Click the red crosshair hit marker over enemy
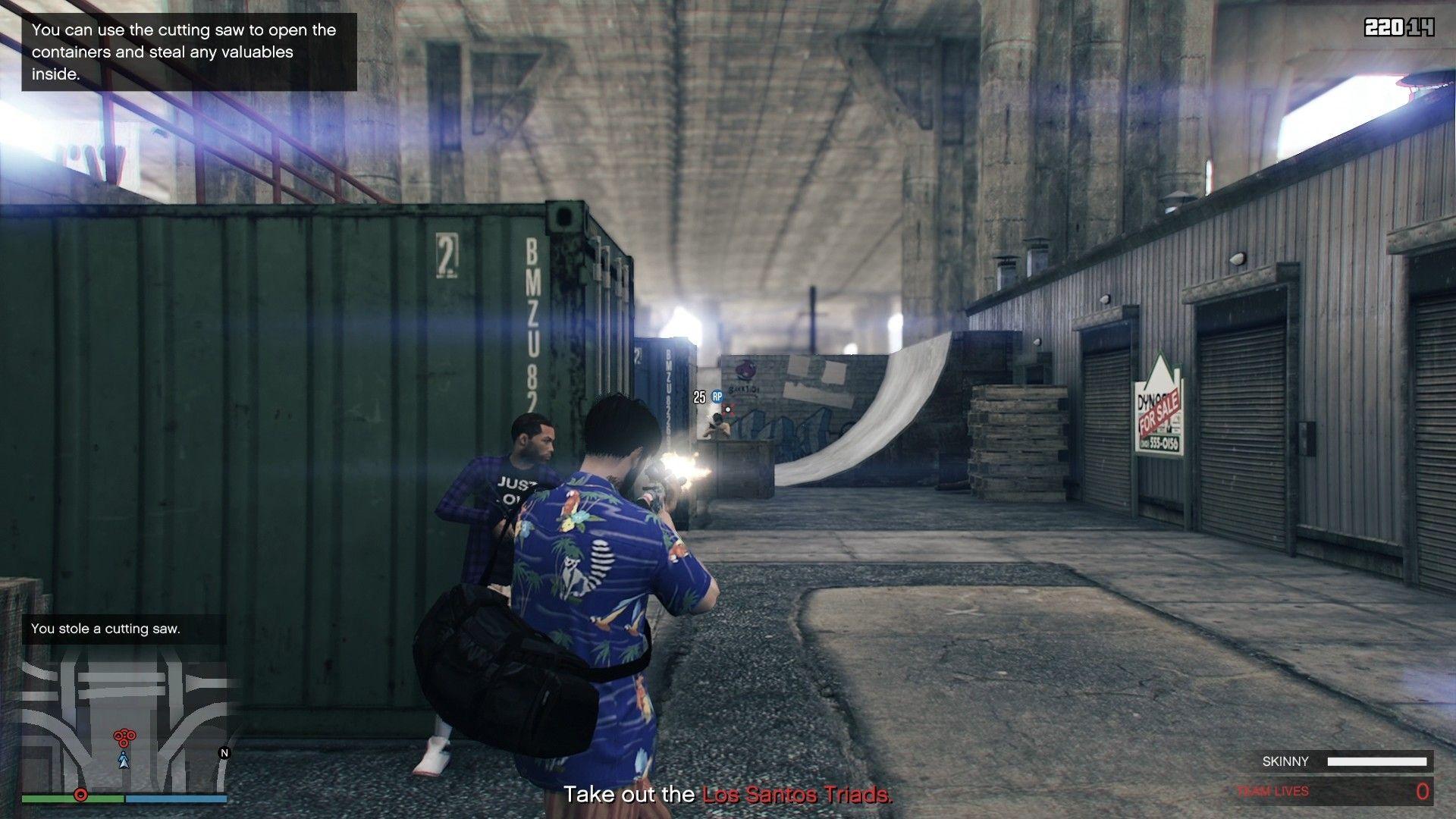 [728, 408]
